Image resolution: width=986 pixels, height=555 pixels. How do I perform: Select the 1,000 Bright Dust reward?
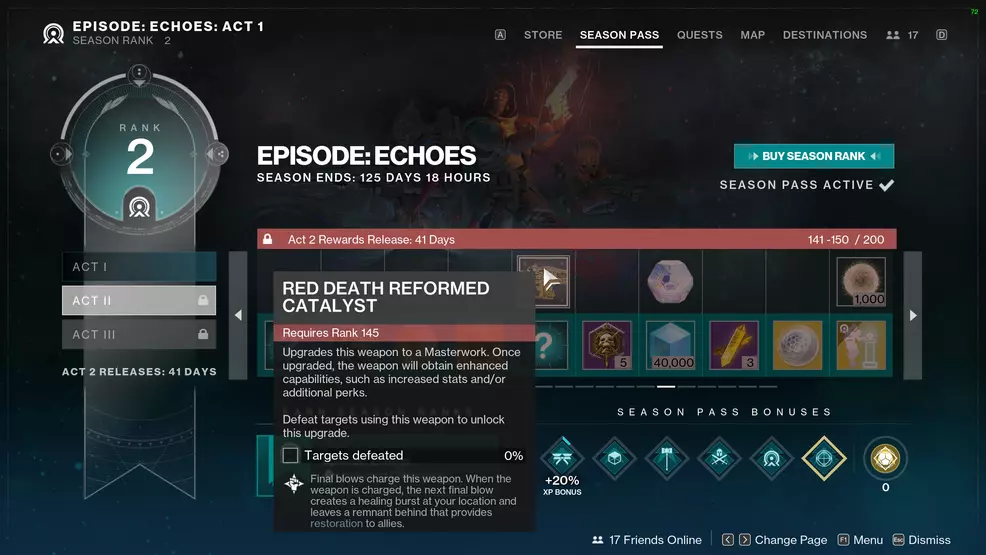click(861, 282)
